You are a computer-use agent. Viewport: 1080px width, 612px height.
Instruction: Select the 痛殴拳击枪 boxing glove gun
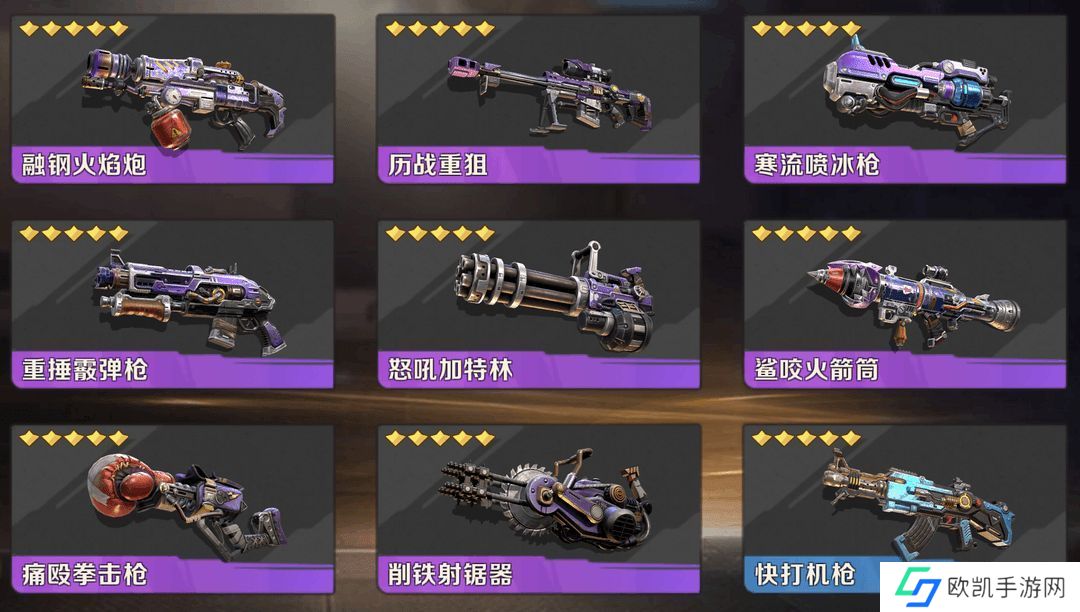173,508
